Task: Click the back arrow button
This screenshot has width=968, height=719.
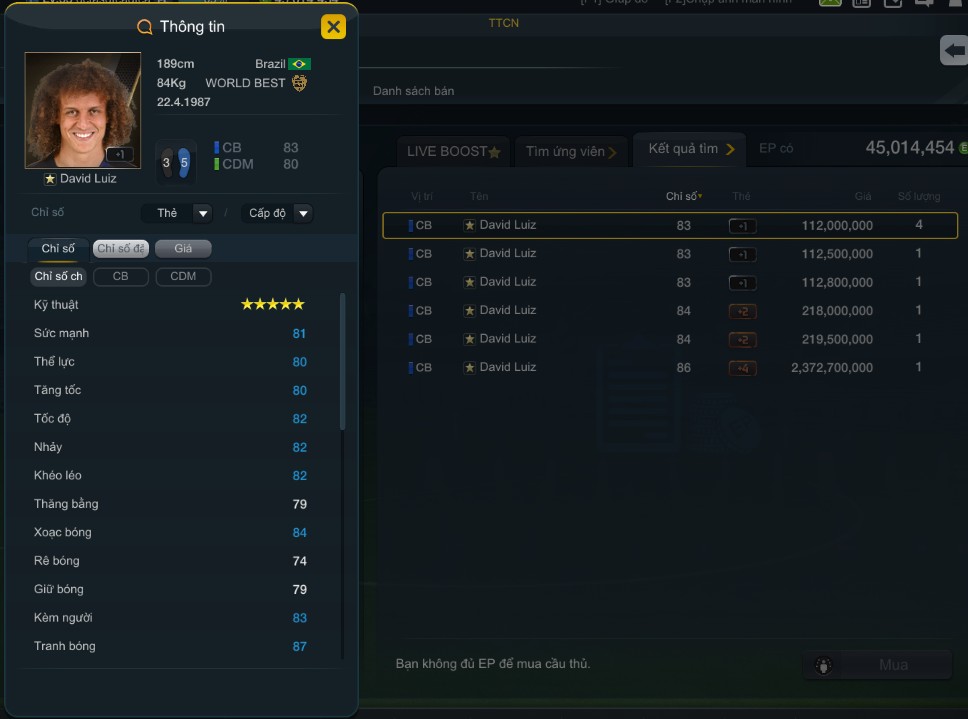Action: (954, 50)
